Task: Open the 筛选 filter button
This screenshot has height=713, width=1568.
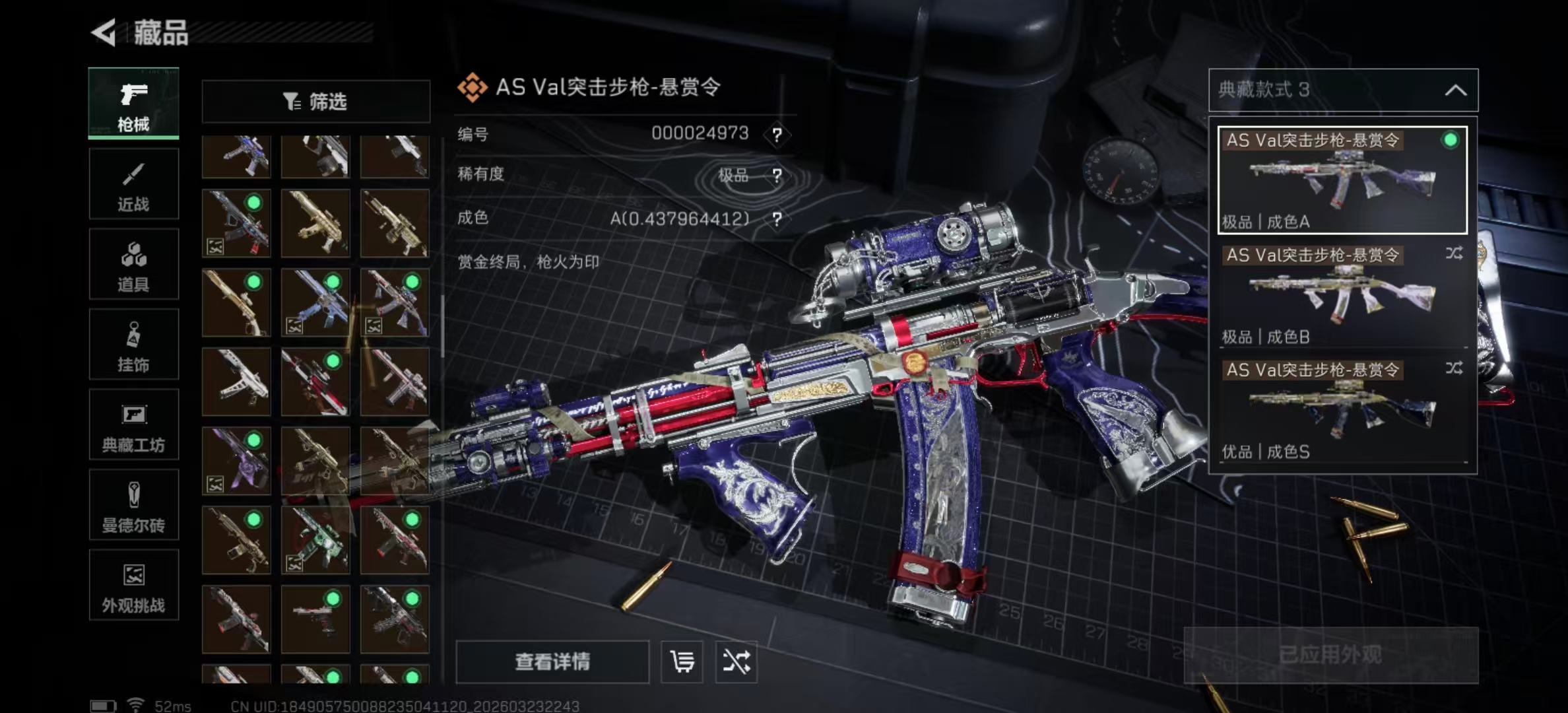Action: [x=315, y=102]
